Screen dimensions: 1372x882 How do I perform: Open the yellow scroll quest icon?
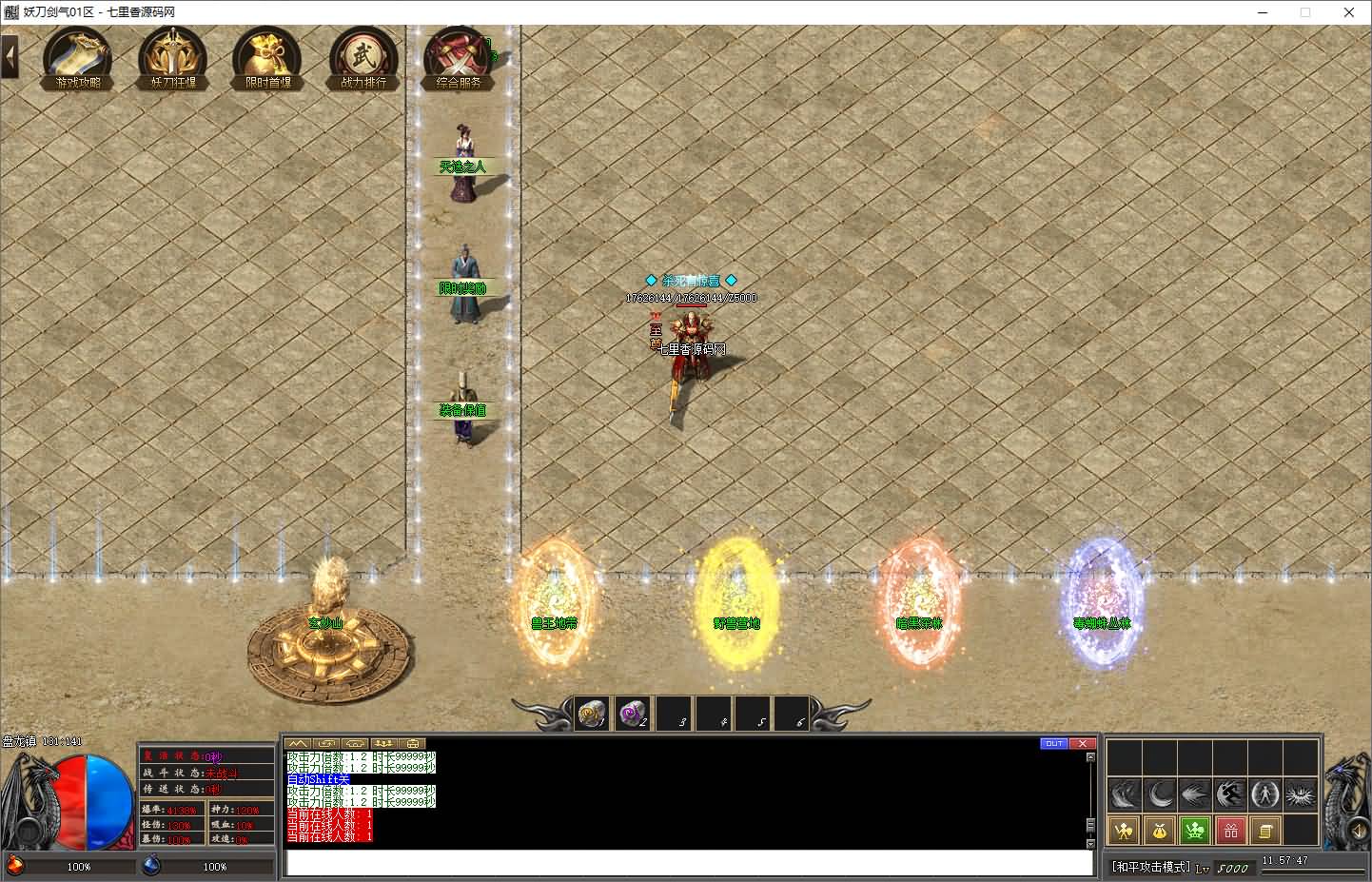tap(1265, 831)
